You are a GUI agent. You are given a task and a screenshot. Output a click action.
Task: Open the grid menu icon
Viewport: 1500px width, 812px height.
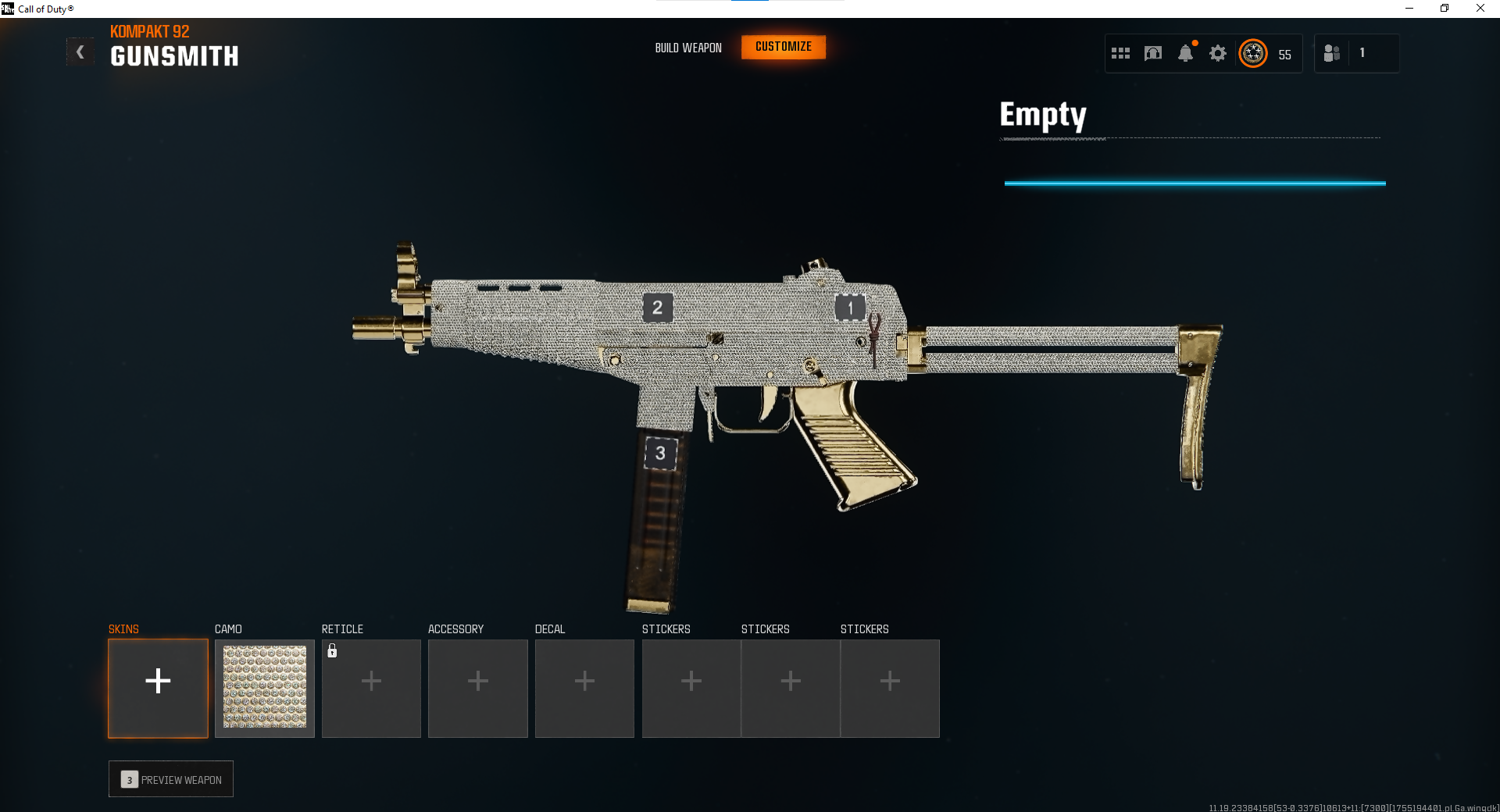(1120, 53)
